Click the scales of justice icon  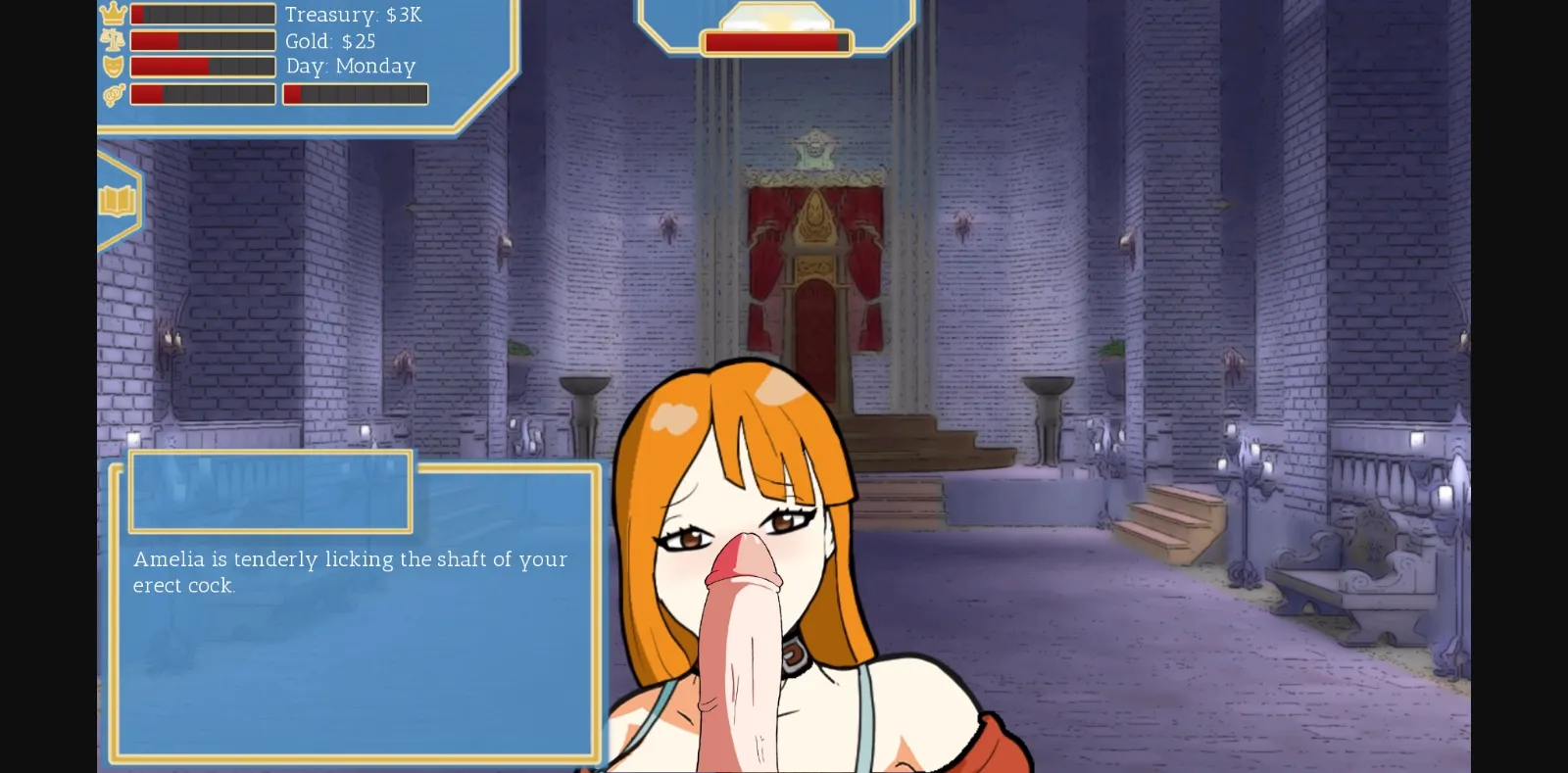tap(115, 41)
